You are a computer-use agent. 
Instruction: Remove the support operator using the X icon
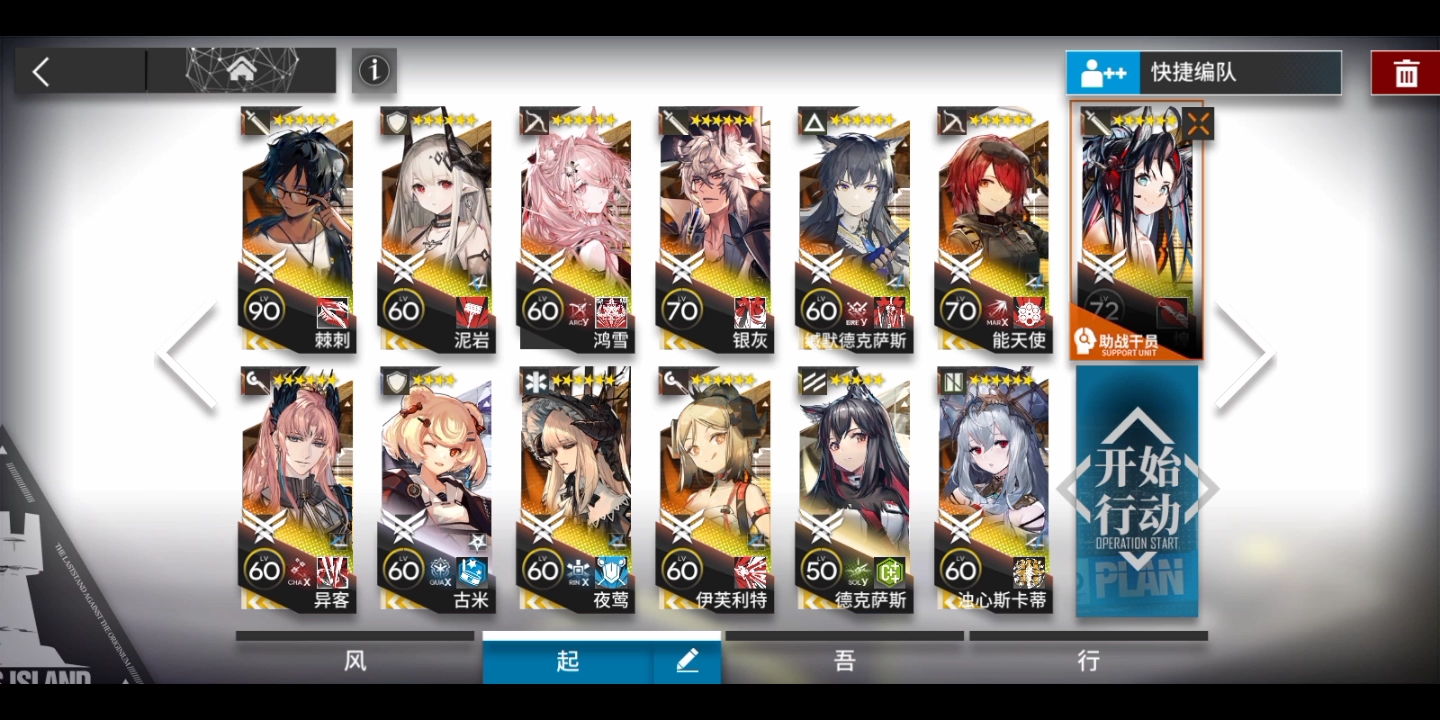coord(1197,122)
